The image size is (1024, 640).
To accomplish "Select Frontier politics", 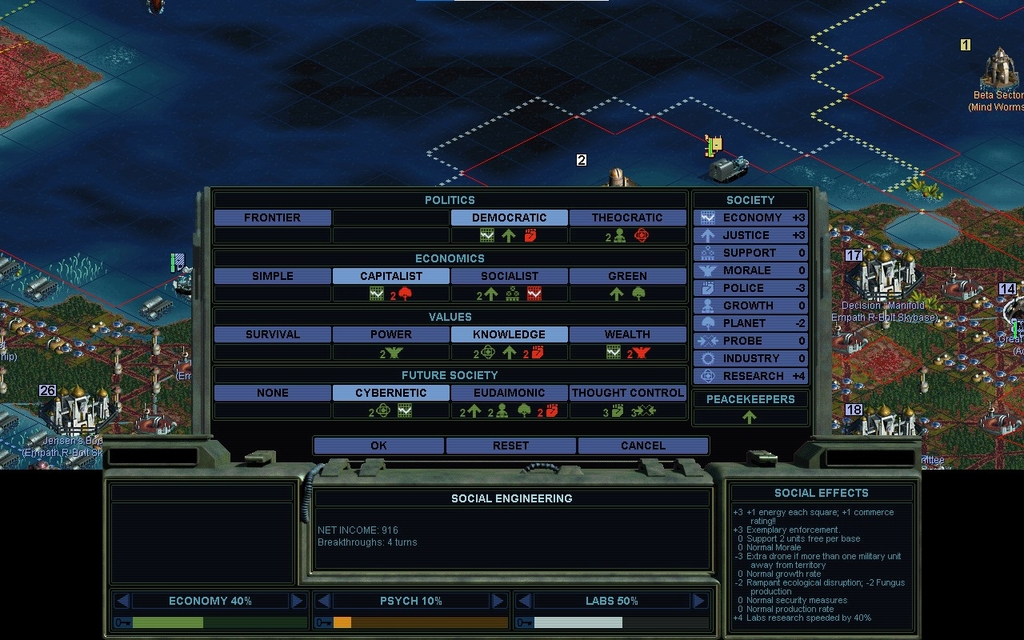I will [x=272, y=217].
